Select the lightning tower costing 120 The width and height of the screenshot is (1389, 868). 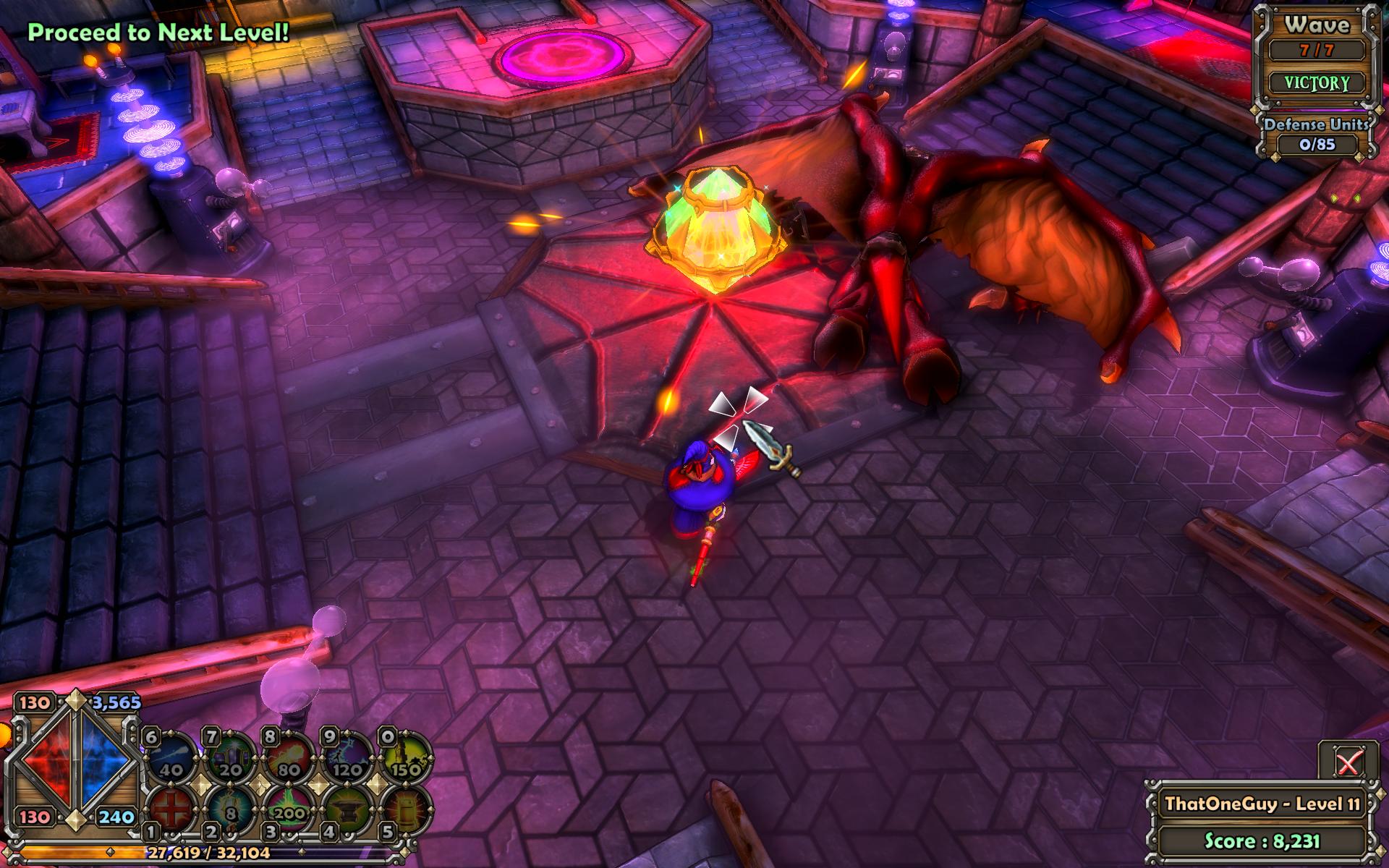pos(348,759)
